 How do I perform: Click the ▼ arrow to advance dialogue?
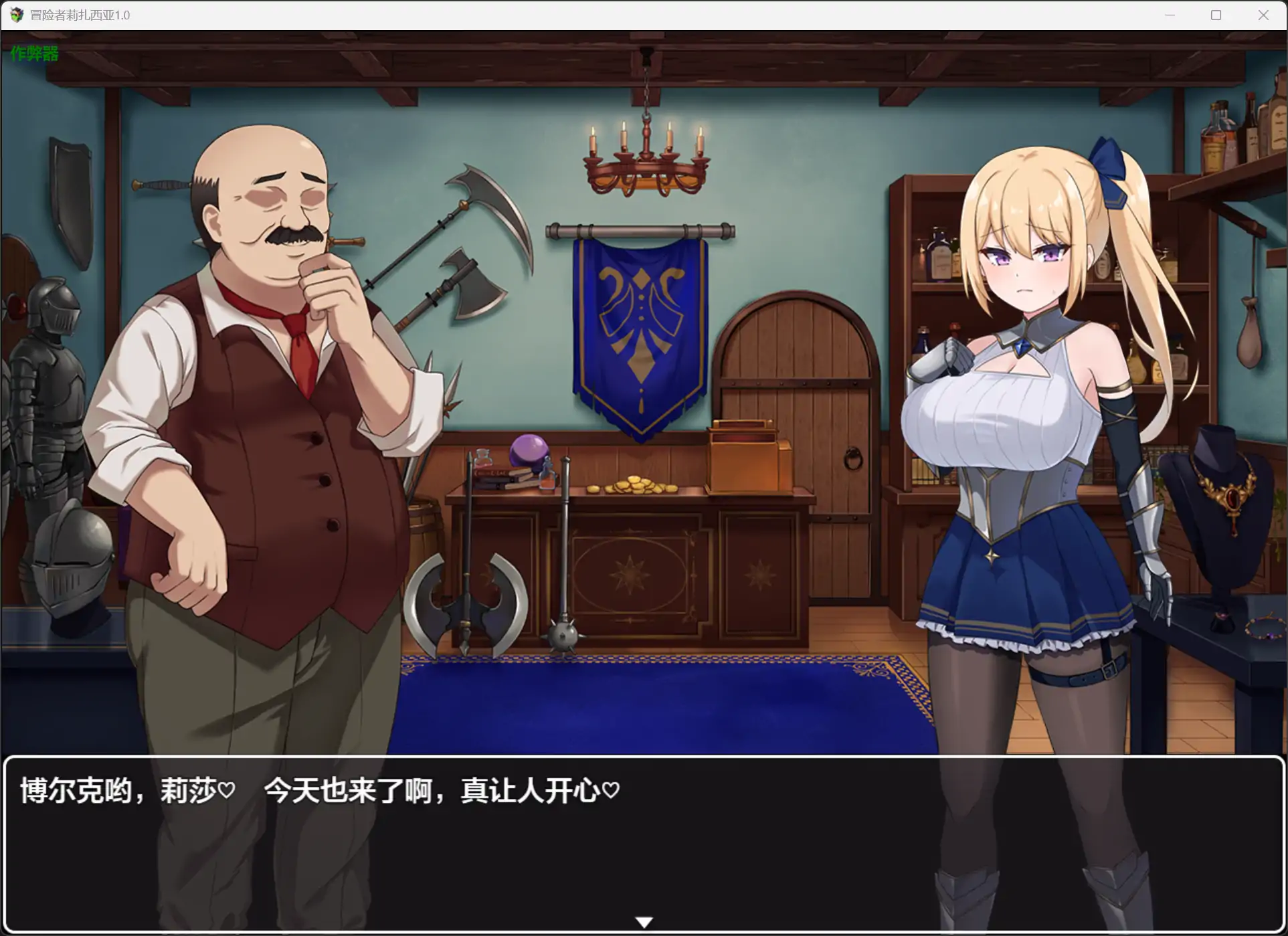click(x=643, y=921)
